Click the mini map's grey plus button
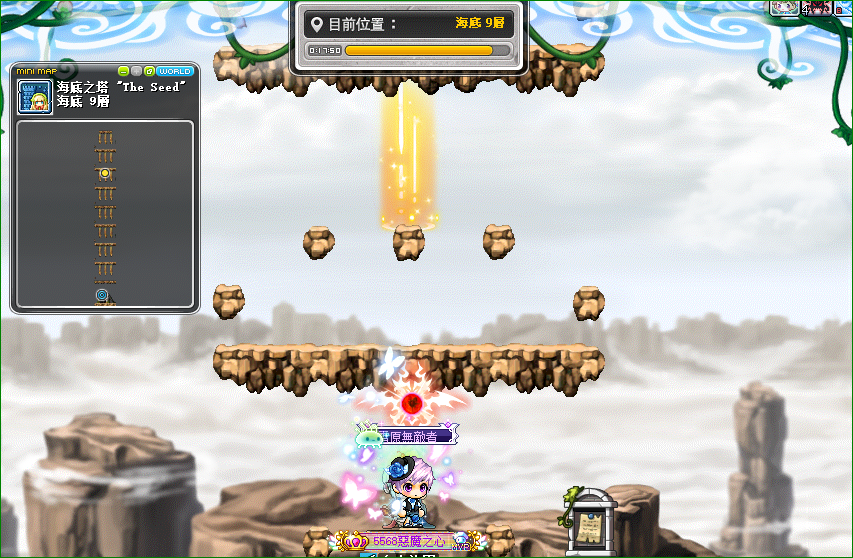Screen dimensions: 853x558 (x=136, y=71)
